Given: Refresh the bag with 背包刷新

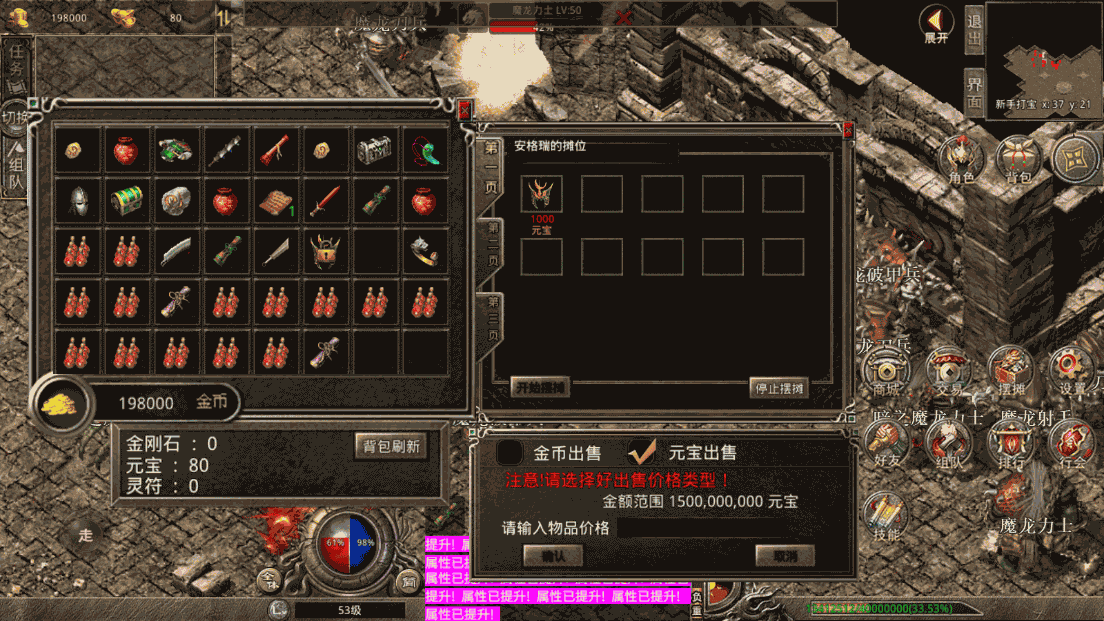Looking at the screenshot, I should click(390, 446).
